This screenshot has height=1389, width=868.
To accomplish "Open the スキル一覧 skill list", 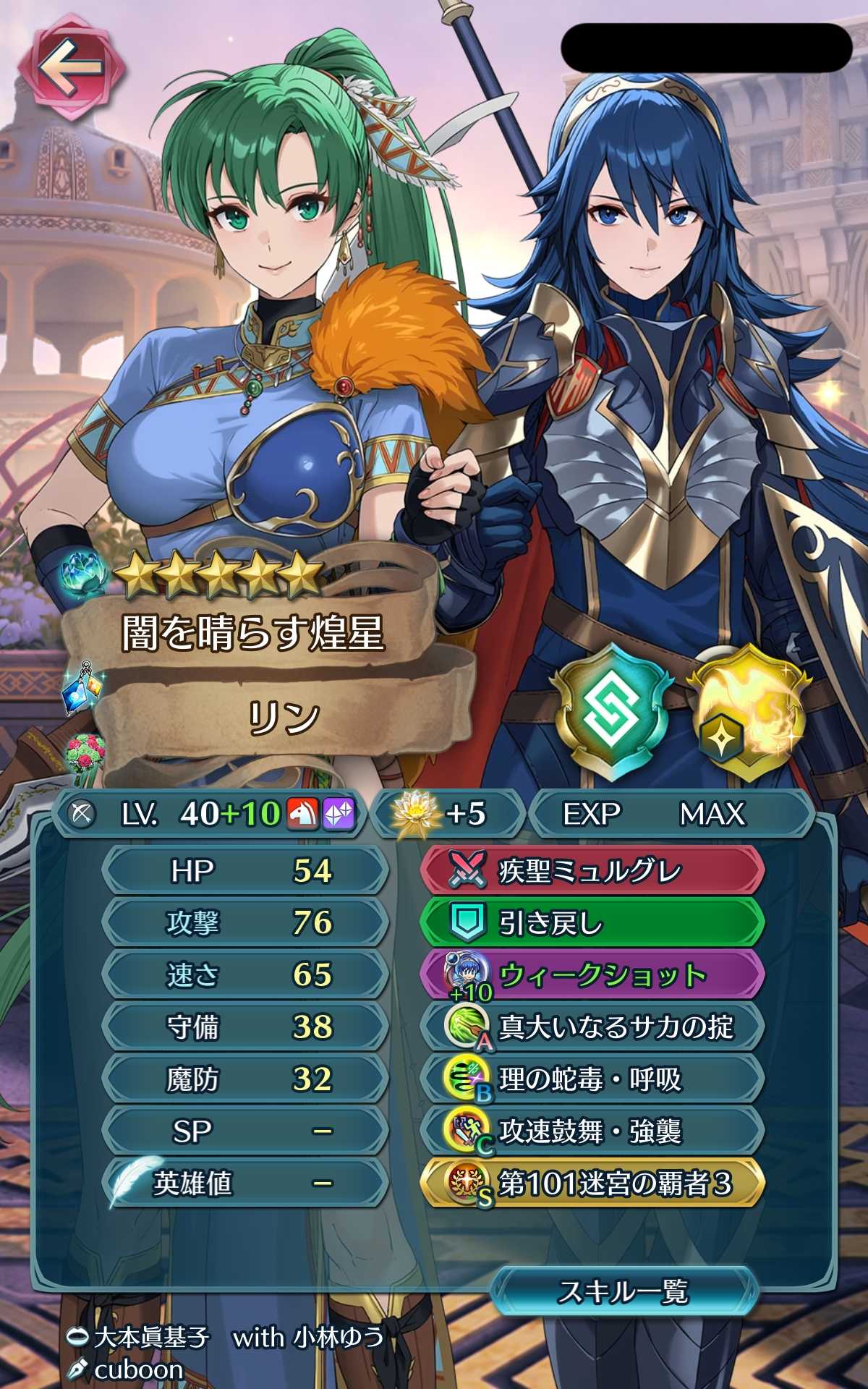I will (x=624, y=1291).
